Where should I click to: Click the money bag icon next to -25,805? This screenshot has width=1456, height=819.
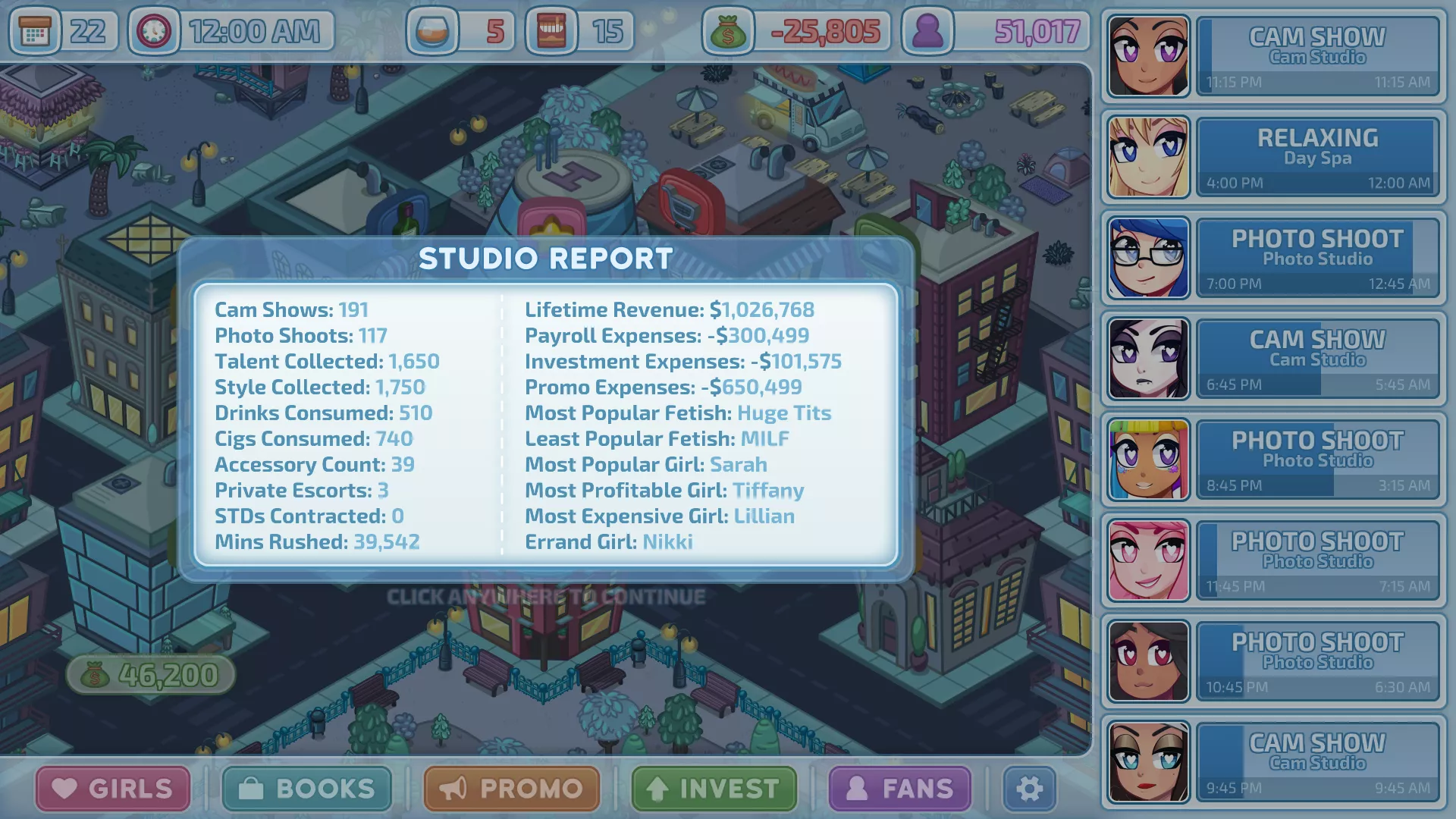tap(730, 32)
